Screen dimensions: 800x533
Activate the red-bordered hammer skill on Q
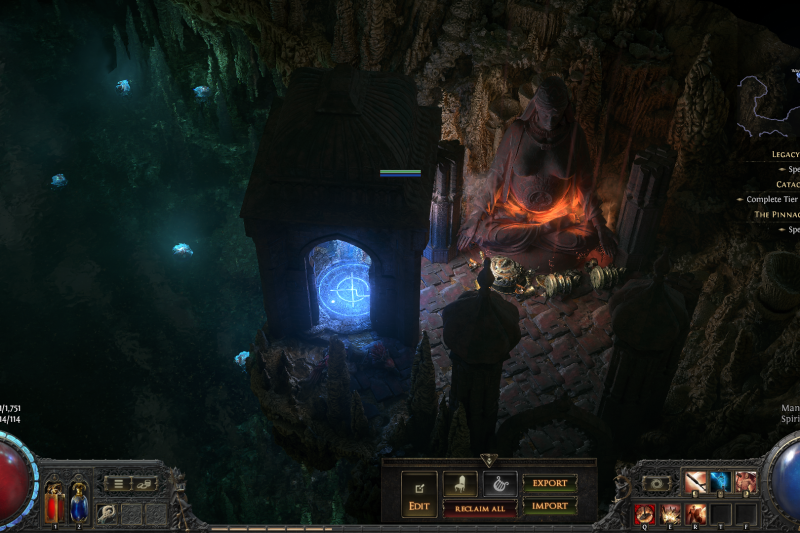tap(645, 514)
